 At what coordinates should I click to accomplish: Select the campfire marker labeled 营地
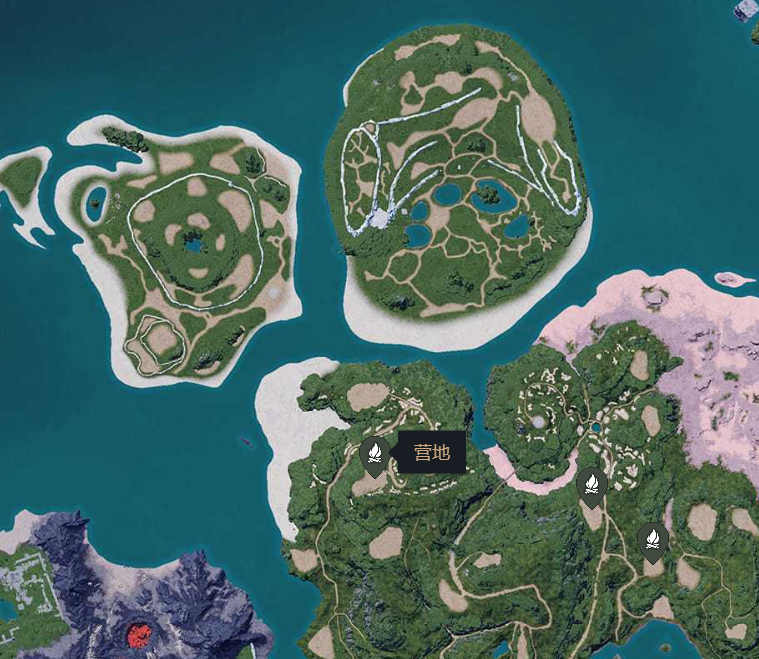(374, 455)
